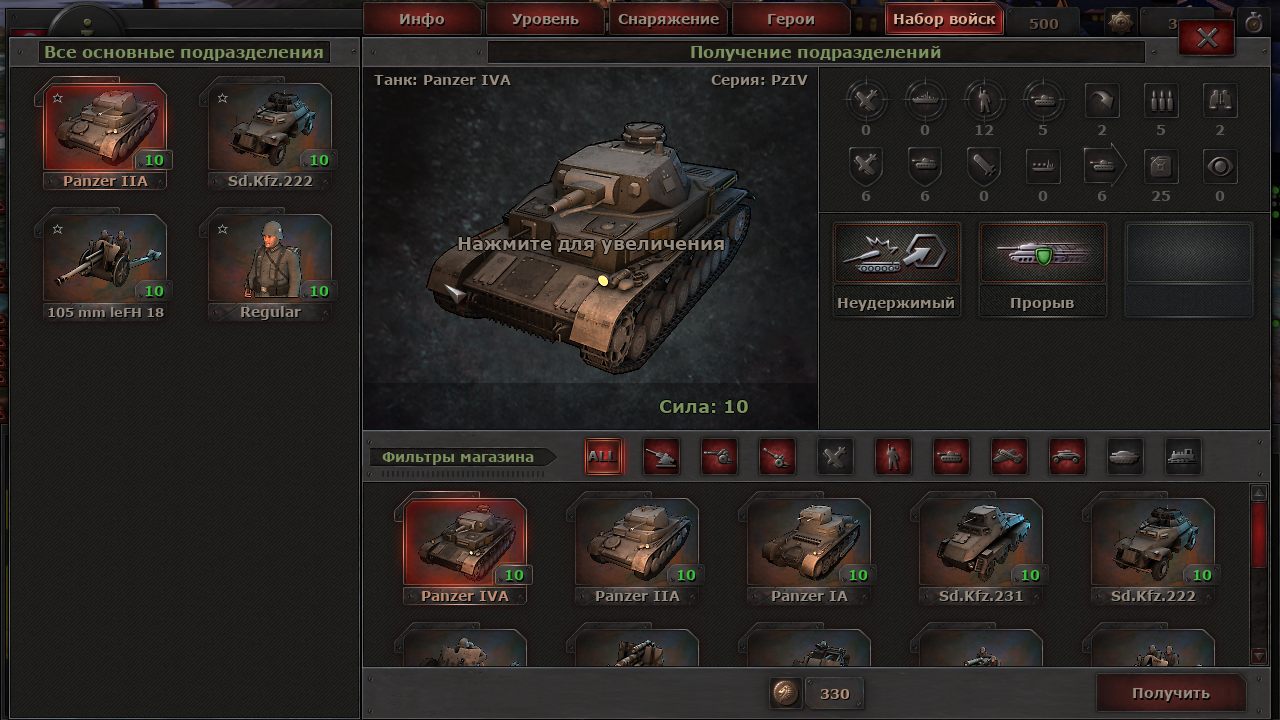The height and width of the screenshot is (720, 1280).
Task: Select the Снаряжение tab
Action: point(668,19)
